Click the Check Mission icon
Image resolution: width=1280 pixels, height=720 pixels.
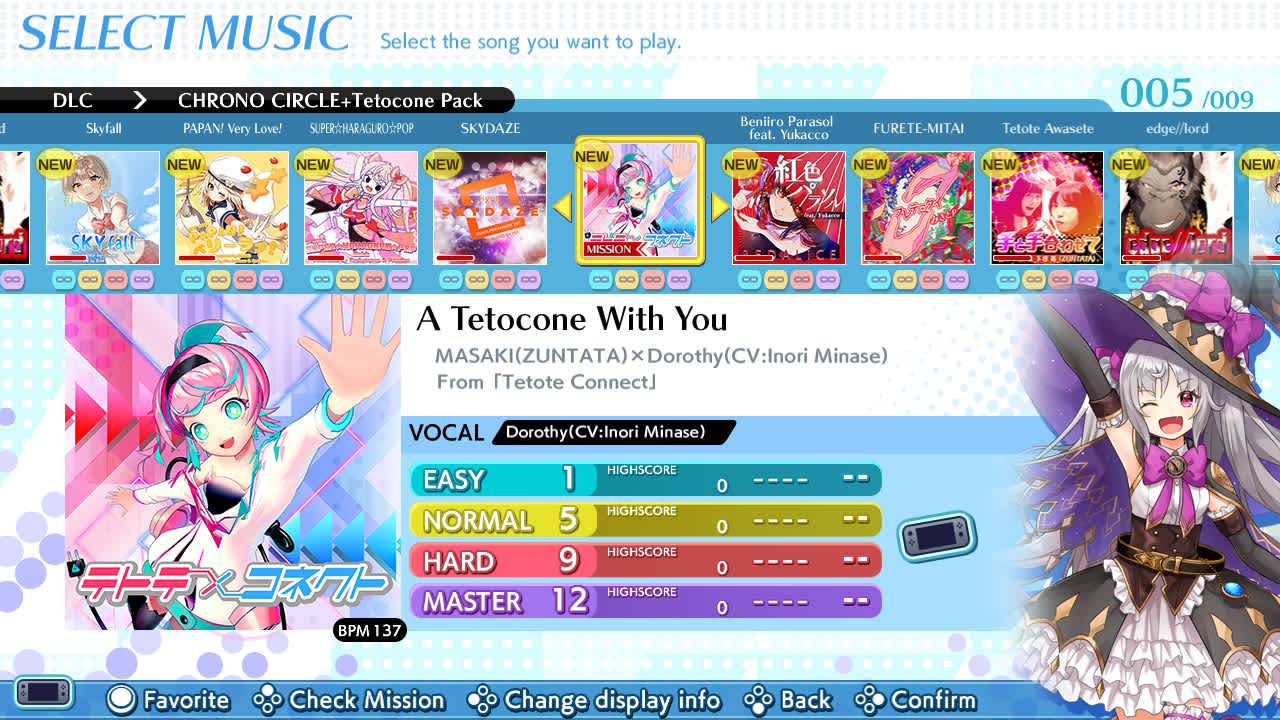[265, 701]
